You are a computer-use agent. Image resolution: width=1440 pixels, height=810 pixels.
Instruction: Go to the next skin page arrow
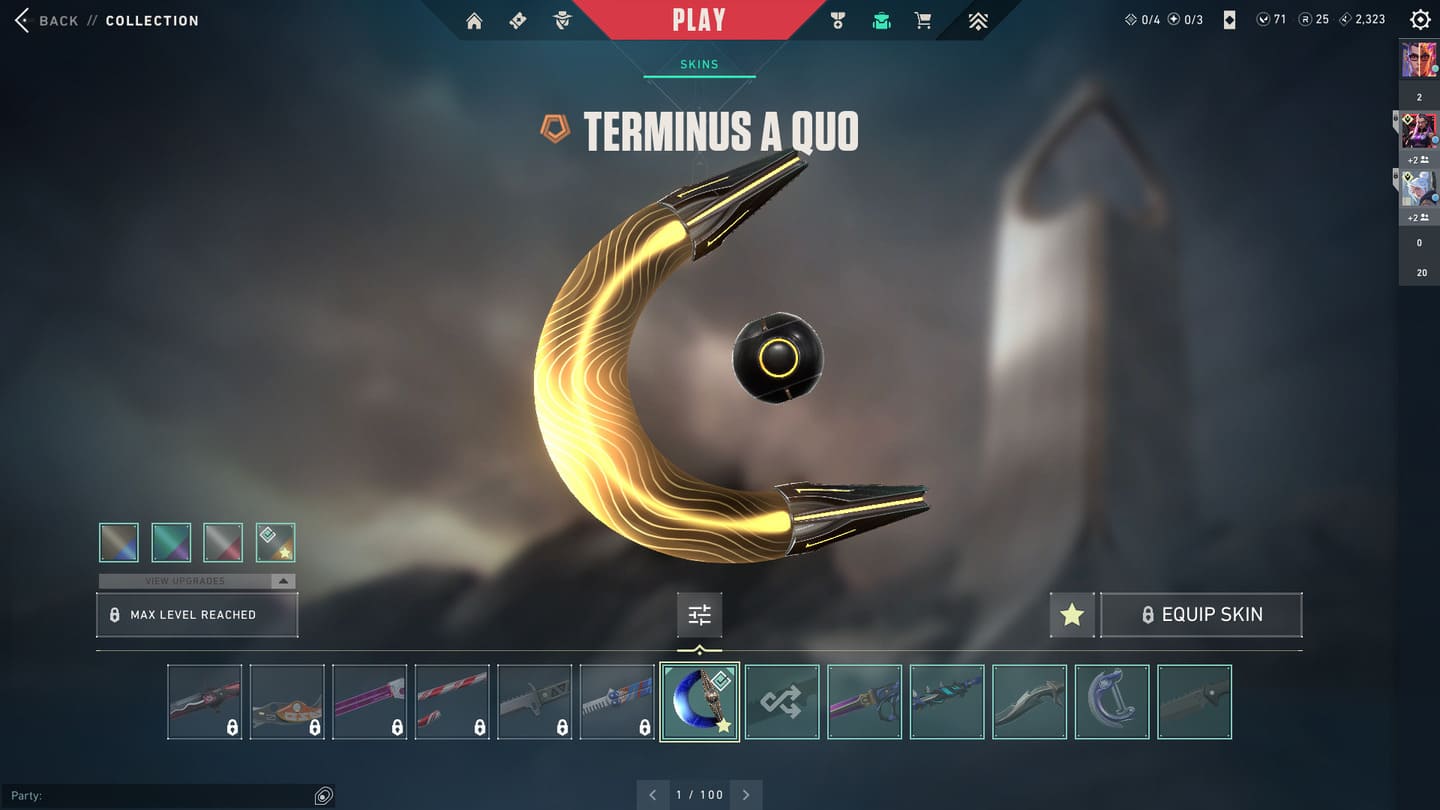tap(746, 795)
